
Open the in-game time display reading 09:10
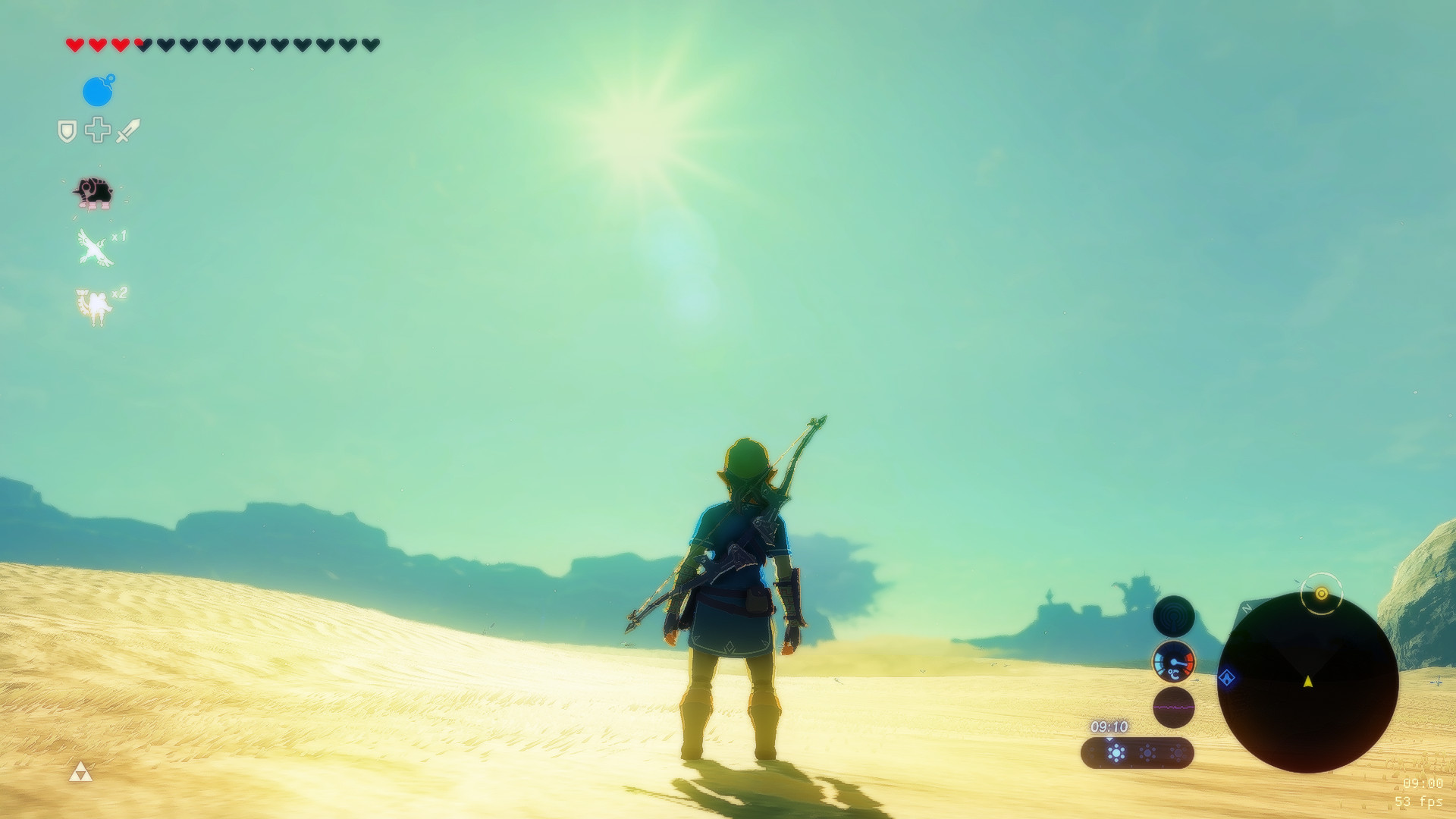pyautogui.click(x=1109, y=726)
